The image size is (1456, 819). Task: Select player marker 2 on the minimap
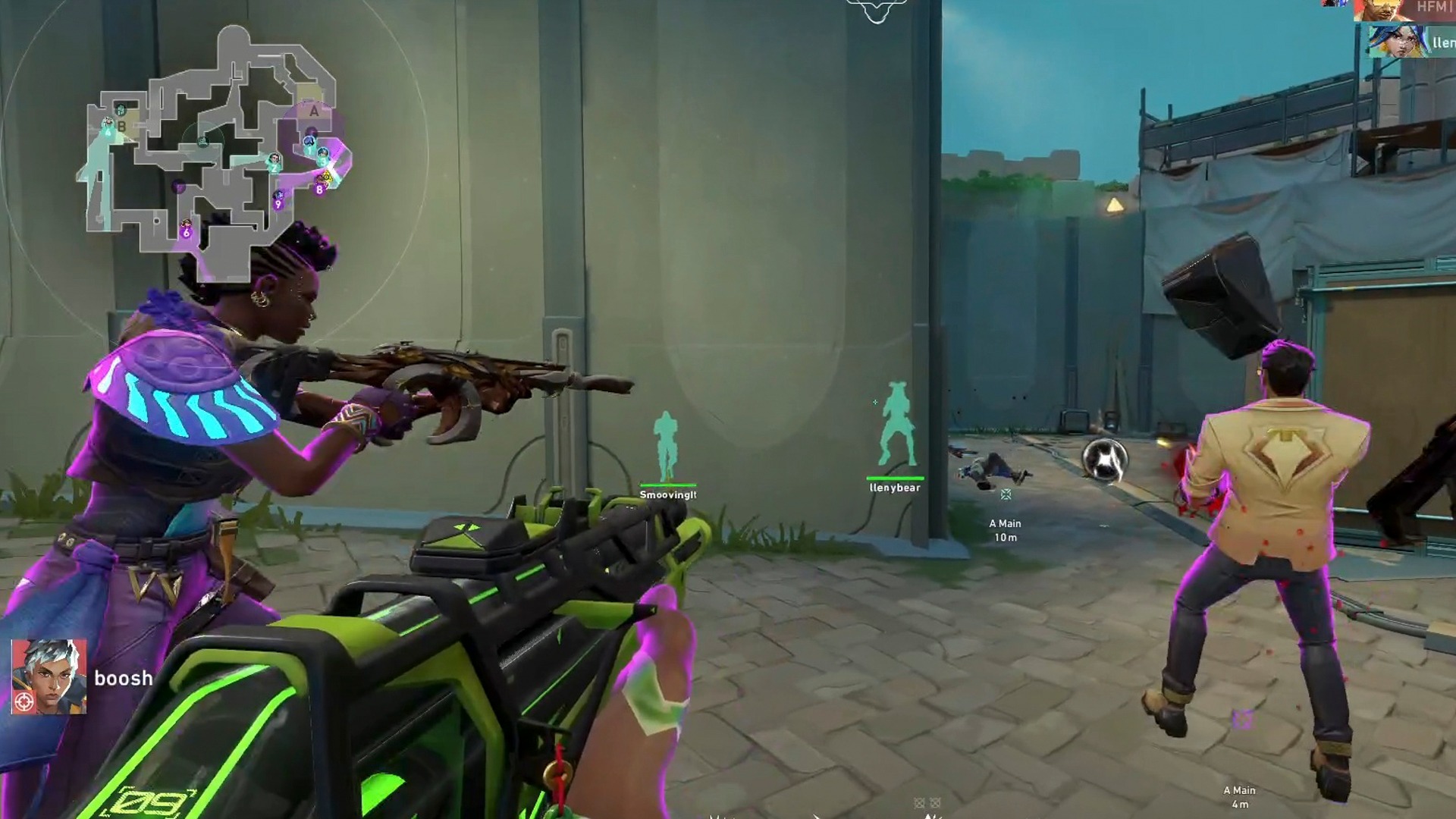pos(274,163)
